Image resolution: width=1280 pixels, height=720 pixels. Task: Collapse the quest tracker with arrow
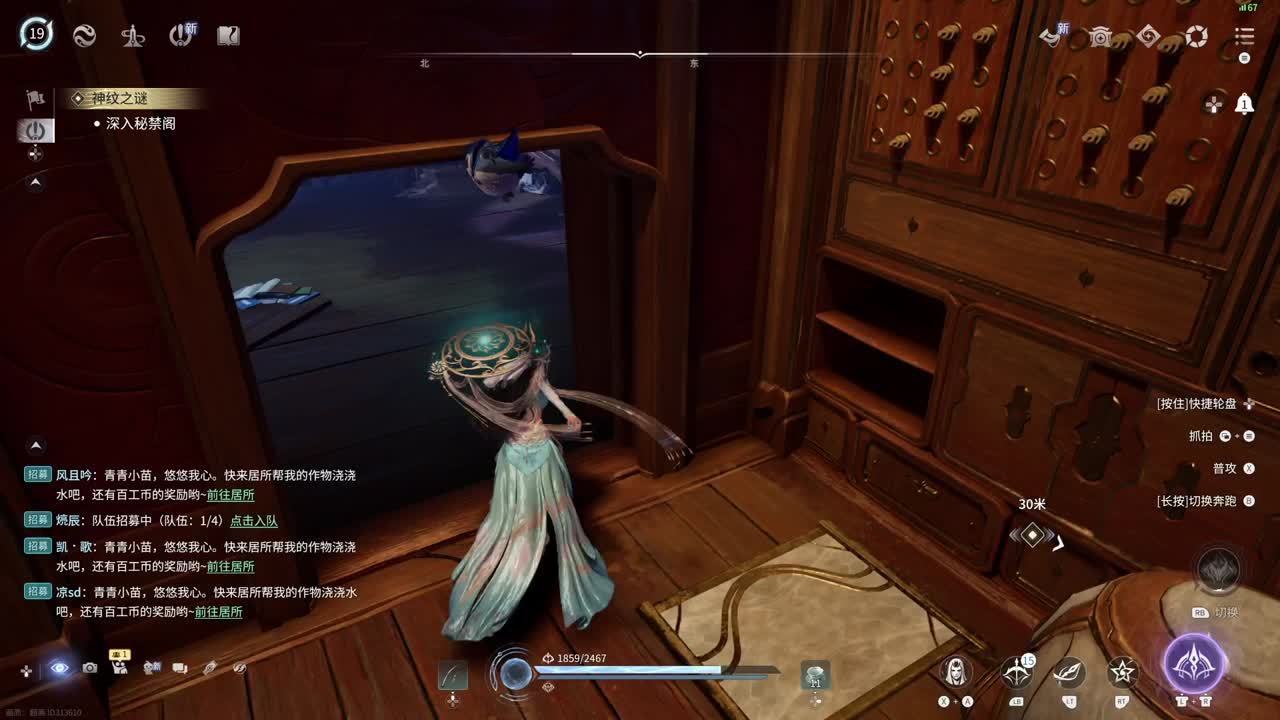point(36,182)
